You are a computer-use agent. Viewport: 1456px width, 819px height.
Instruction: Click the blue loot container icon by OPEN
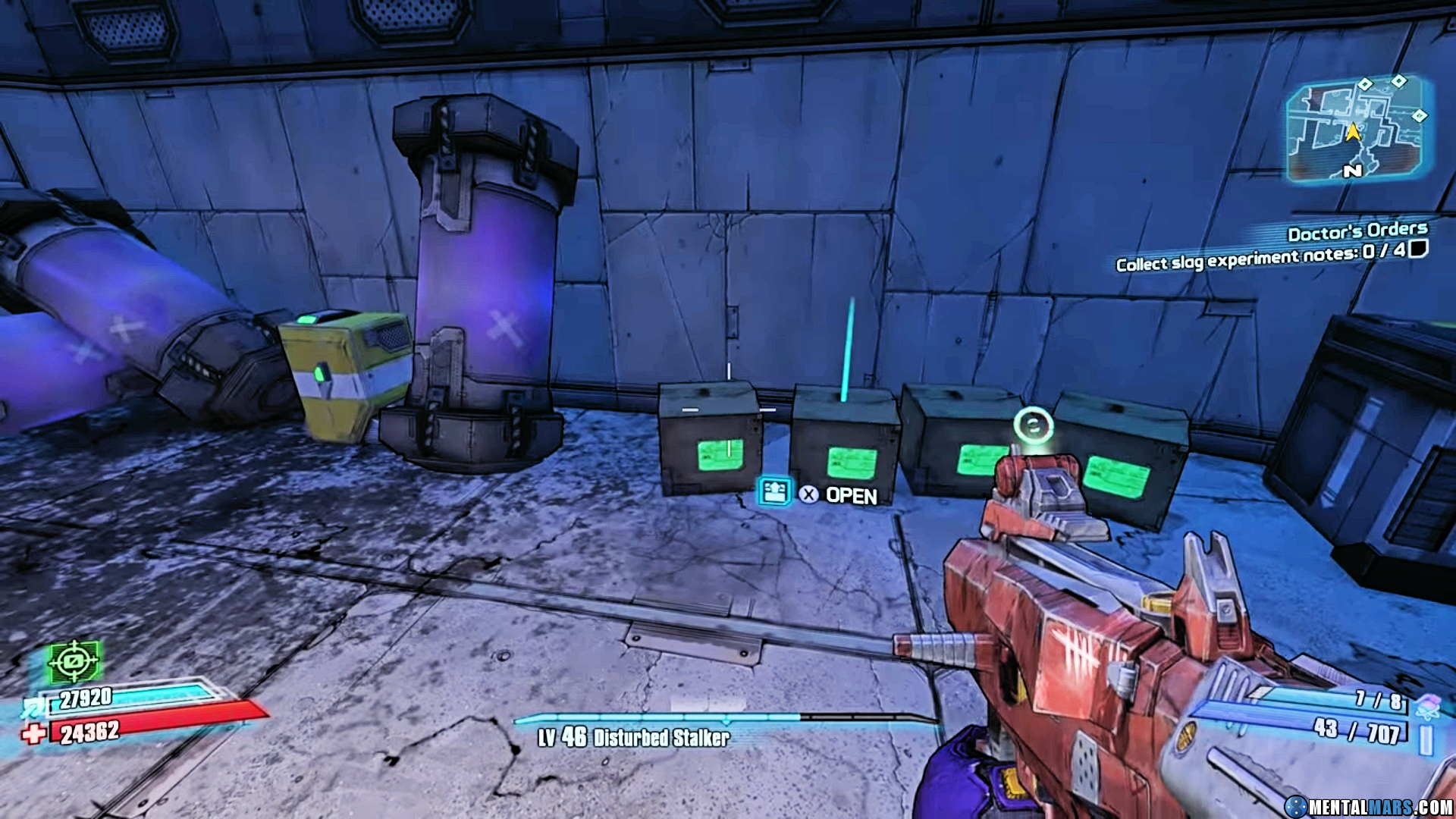pos(775,492)
